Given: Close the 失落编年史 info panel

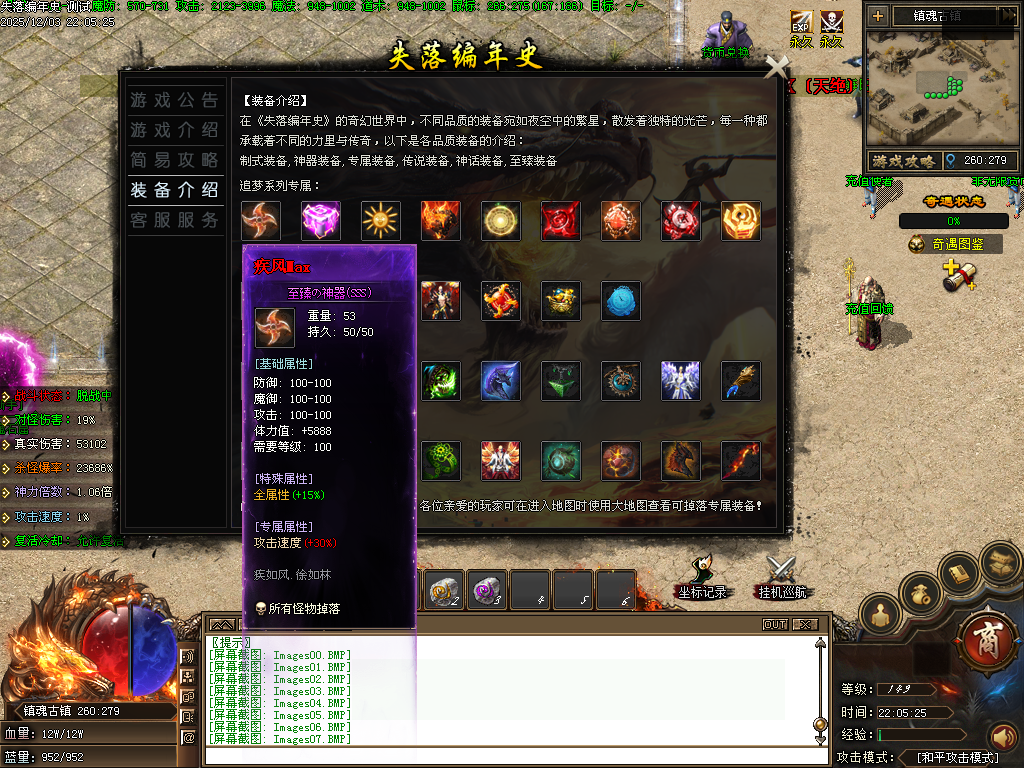Looking at the screenshot, I should pos(777,67).
